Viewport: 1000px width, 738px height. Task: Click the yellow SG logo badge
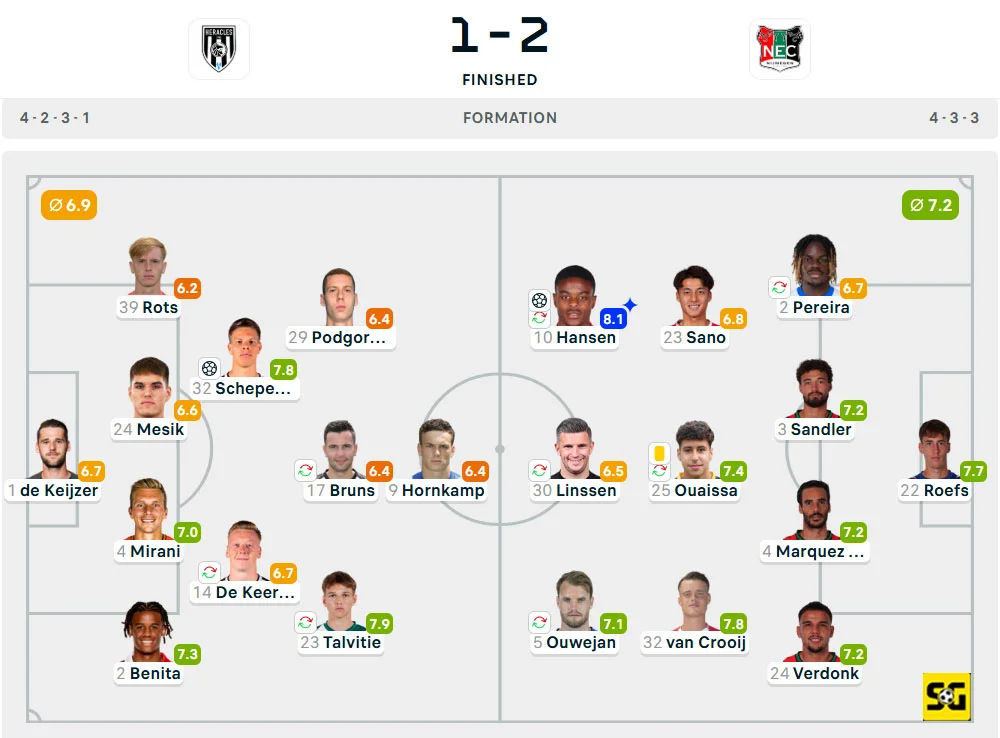tap(946, 696)
